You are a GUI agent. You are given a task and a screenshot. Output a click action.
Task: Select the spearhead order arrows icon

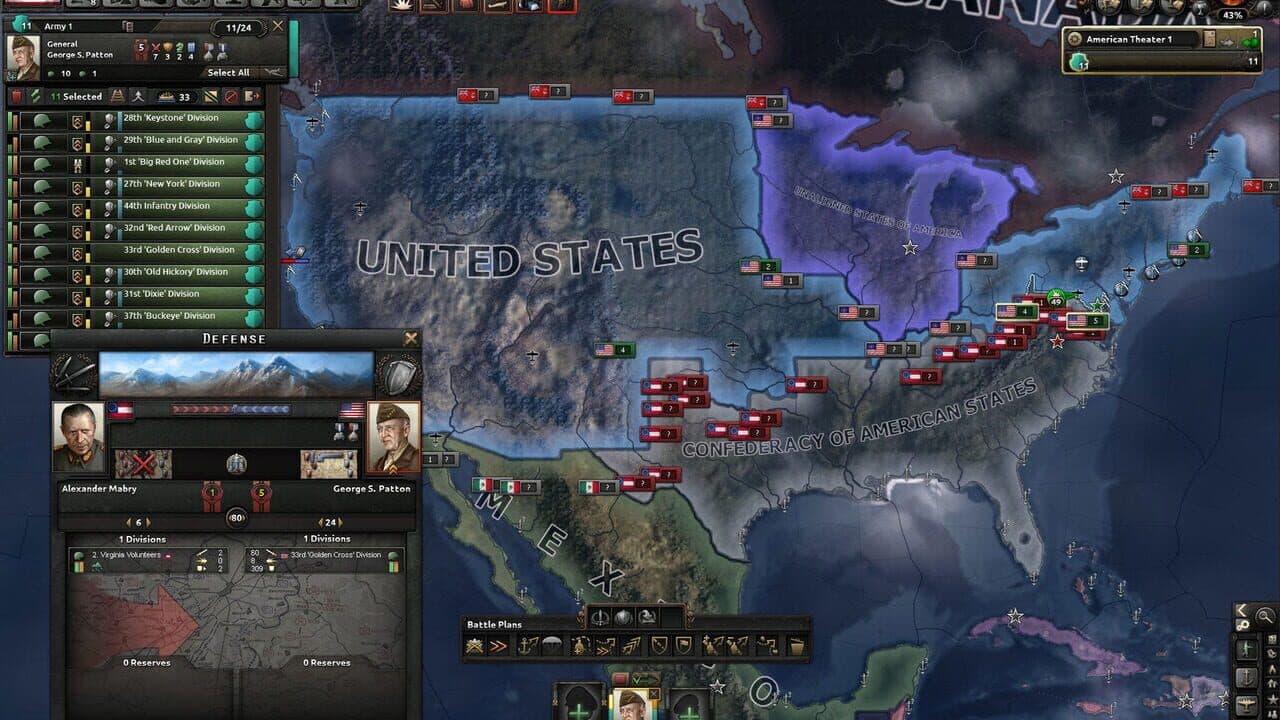coord(629,647)
